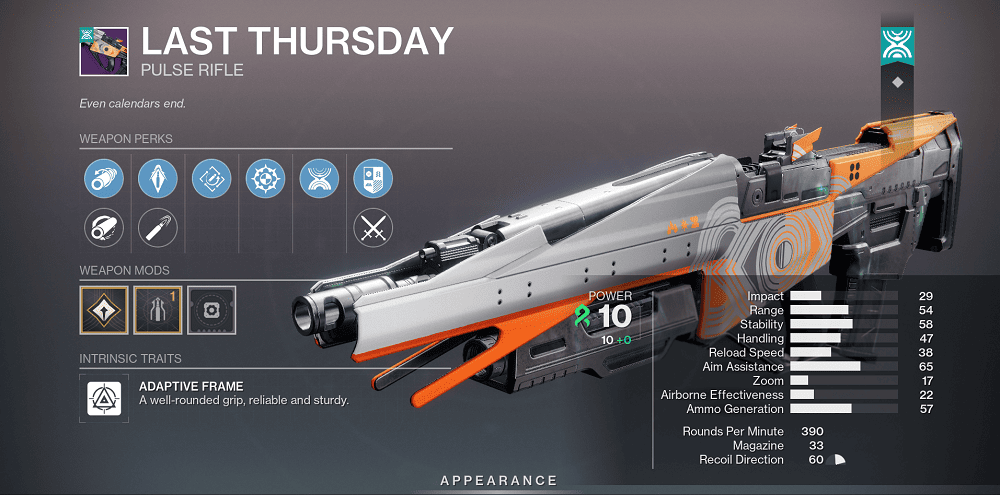
Task: Pick the highlighted magazine perk
Action: (x=157, y=180)
